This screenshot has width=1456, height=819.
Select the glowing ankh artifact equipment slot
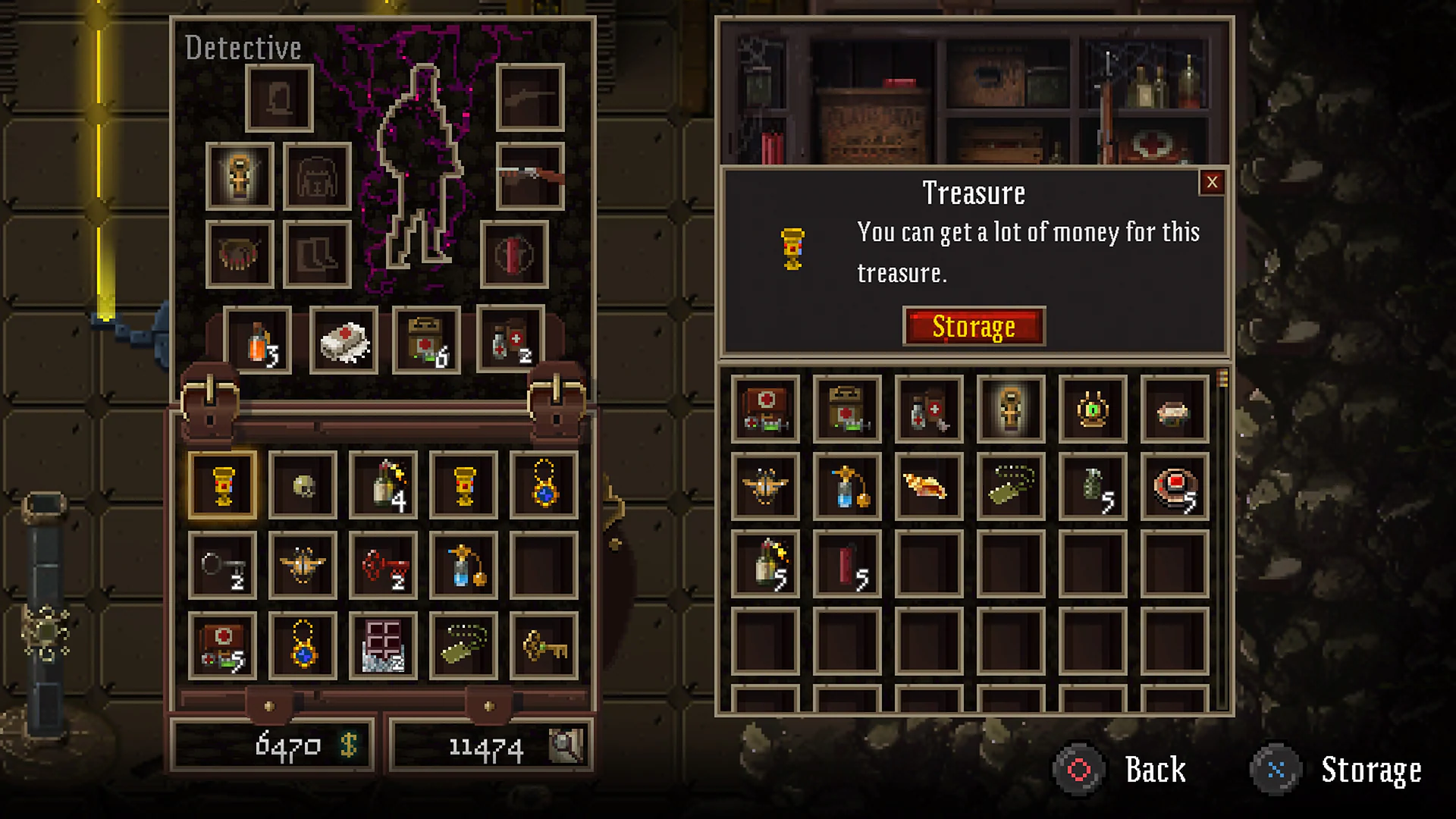238,177
